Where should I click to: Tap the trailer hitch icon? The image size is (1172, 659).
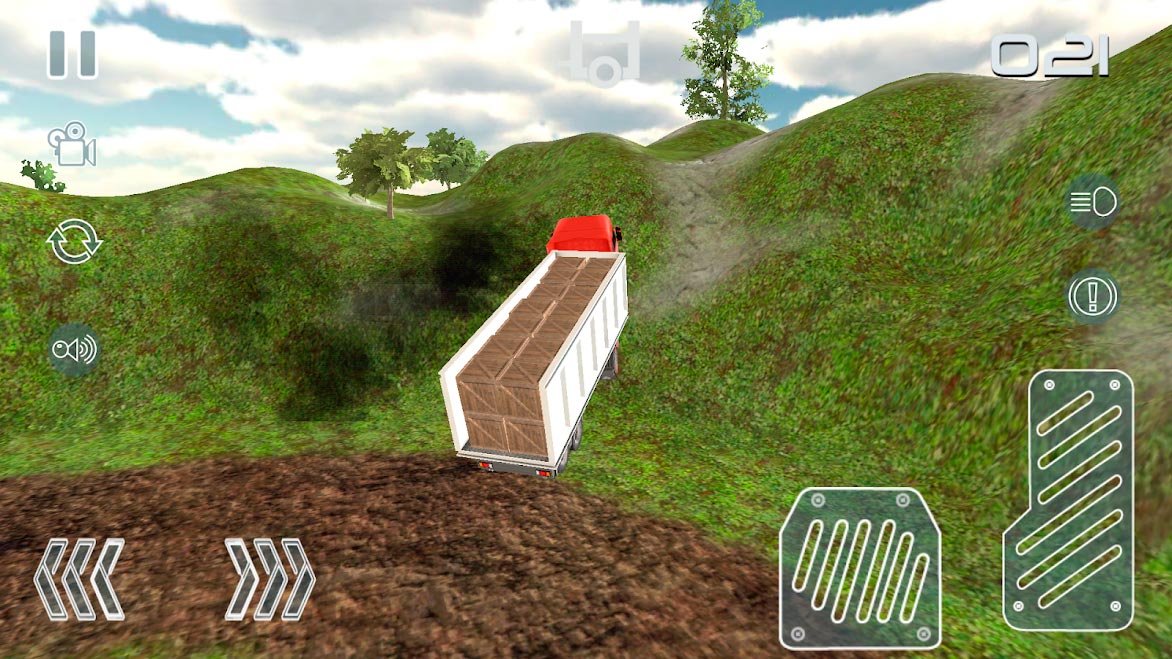click(604, 53)
